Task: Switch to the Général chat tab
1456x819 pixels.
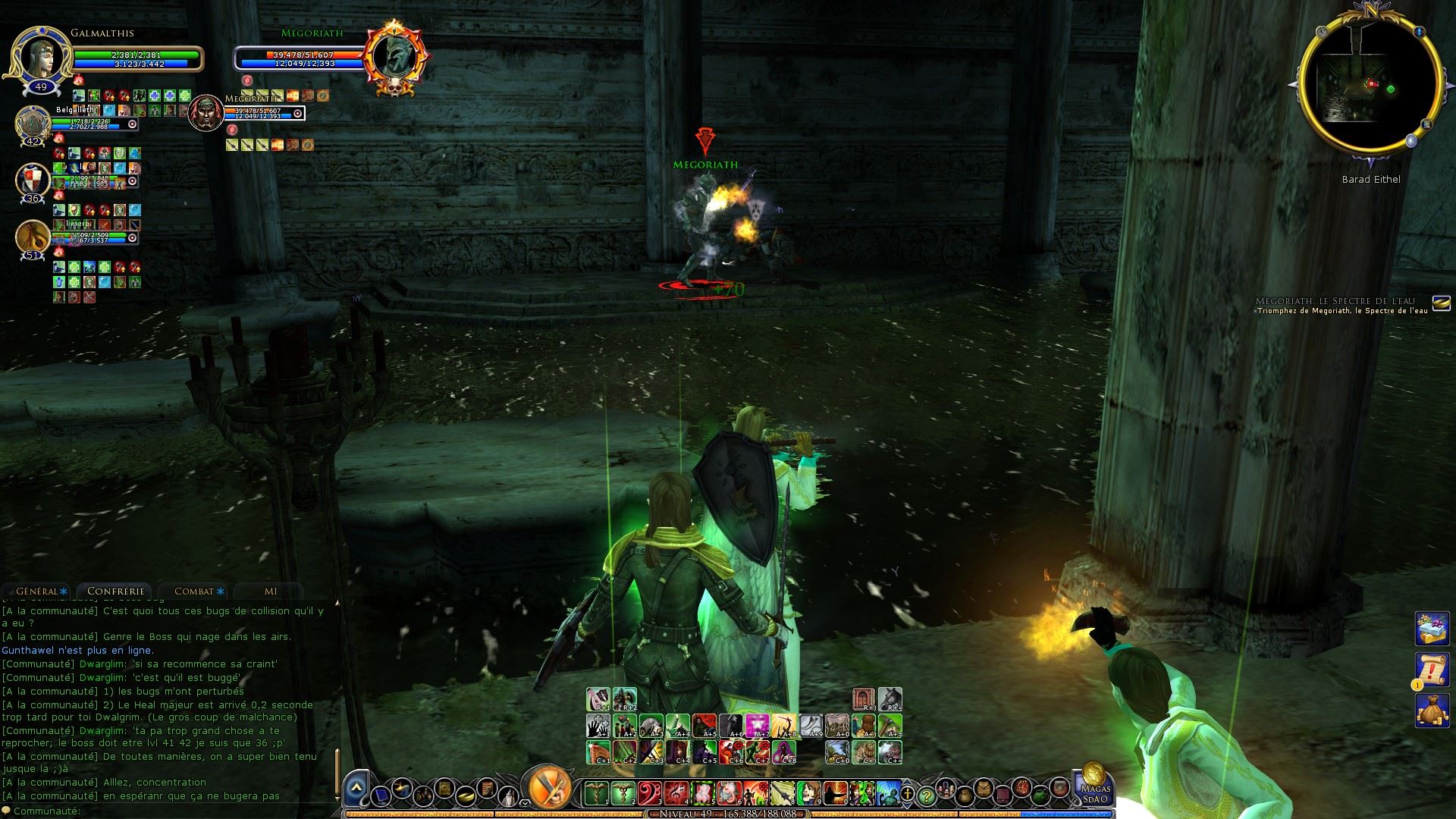Action: pos(39,591)
